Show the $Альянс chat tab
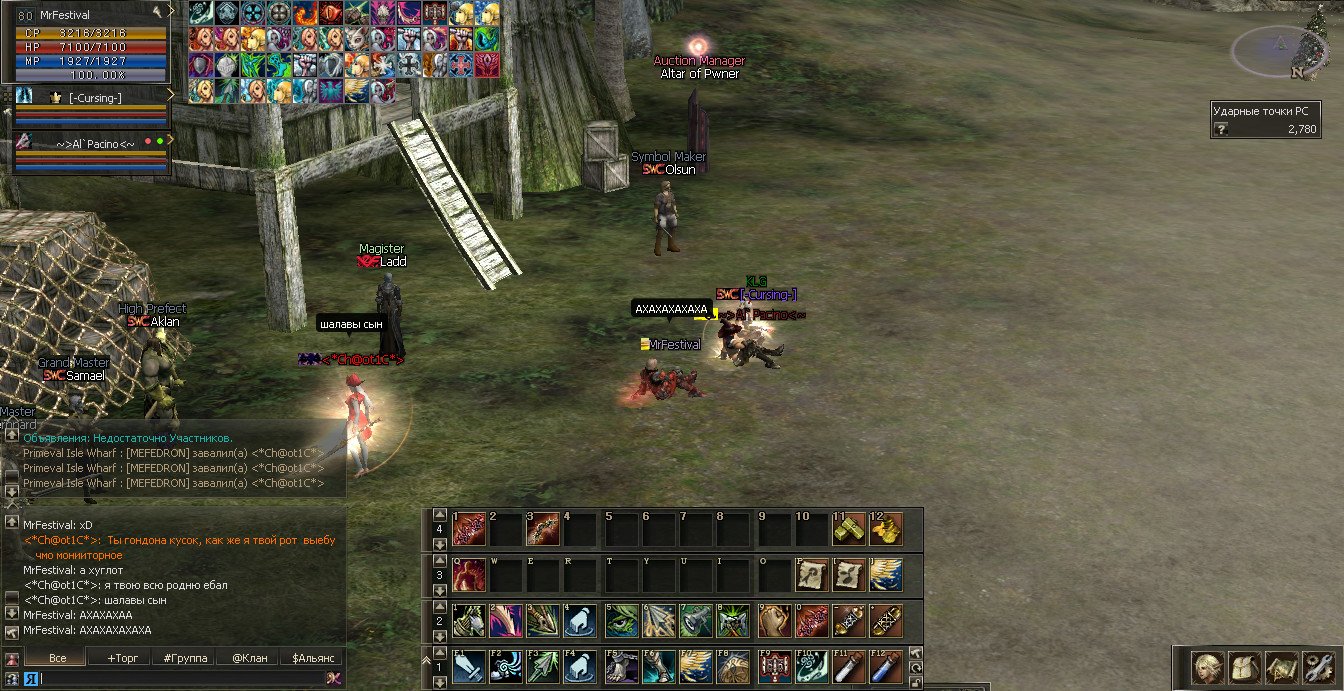This screenshot has height=691, width=1344. tap(312, 658)
